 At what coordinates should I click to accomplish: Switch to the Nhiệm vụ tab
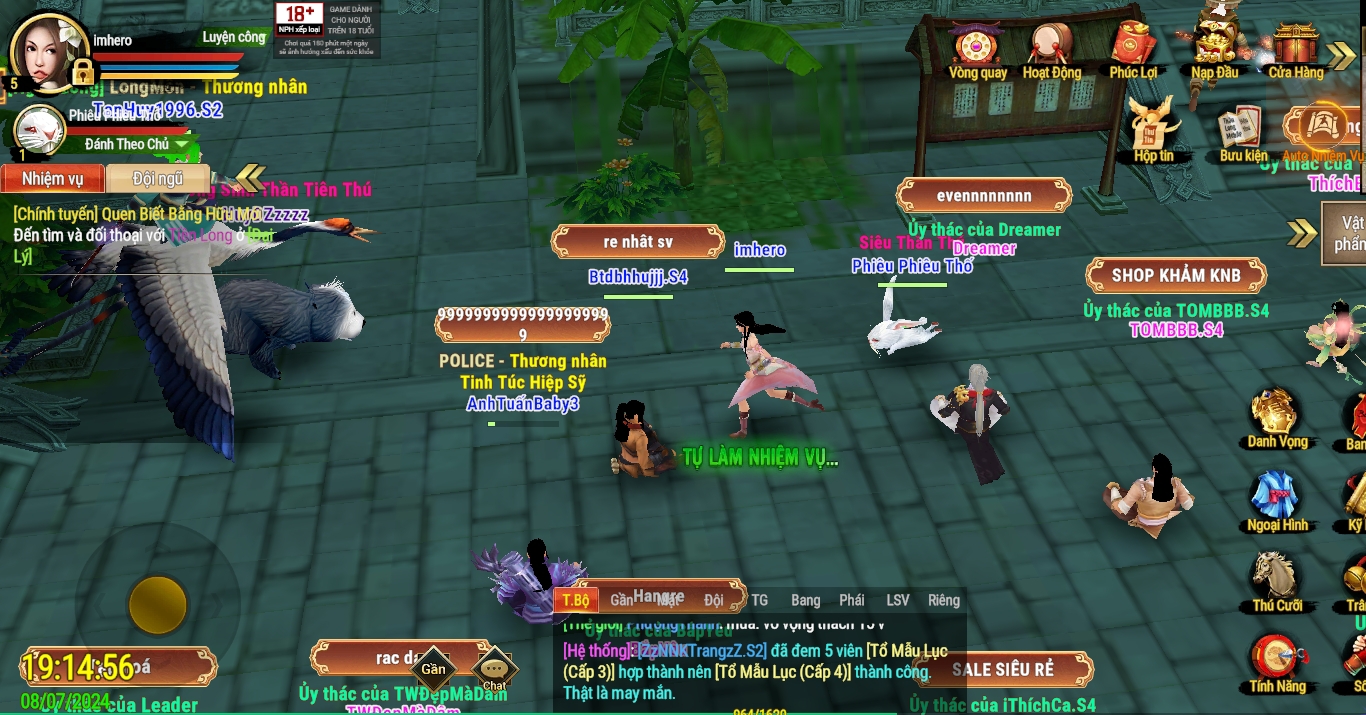(52, 179)
